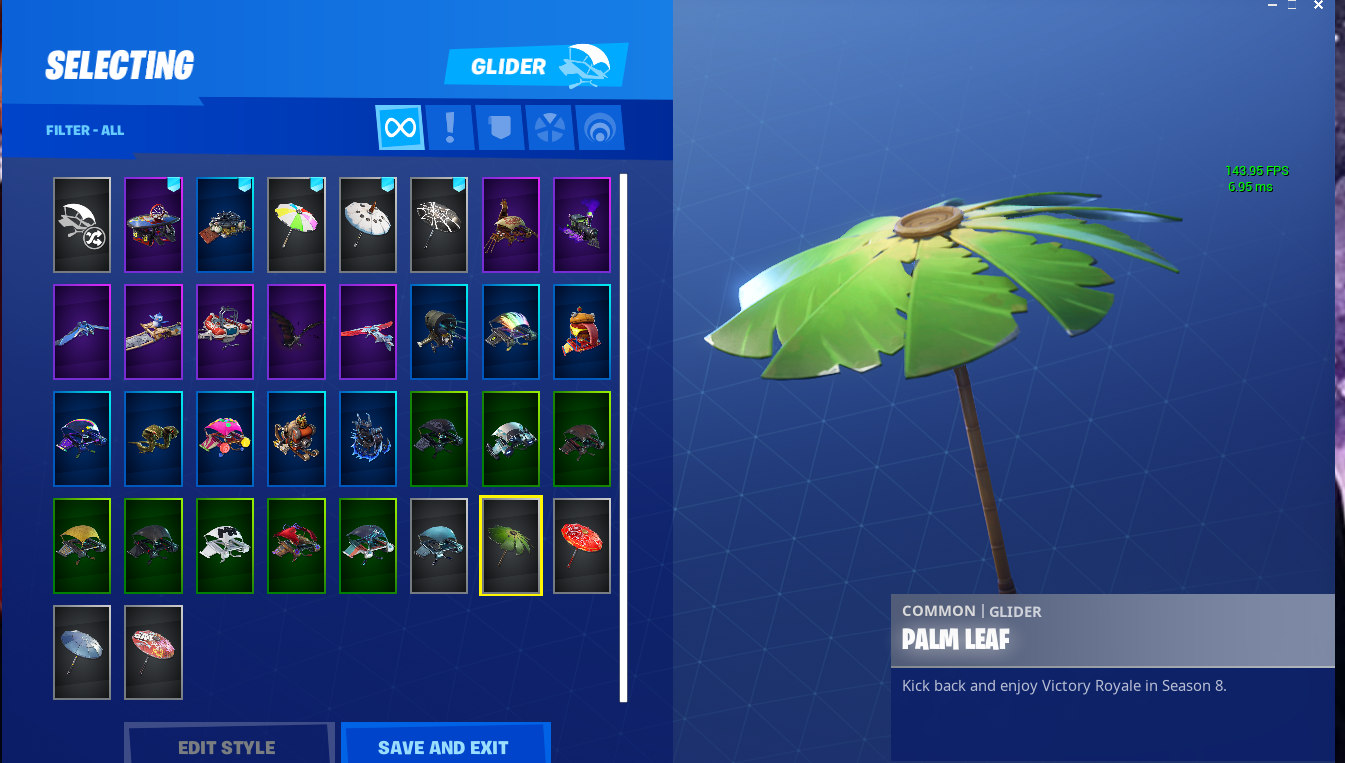Click the EDIT STYLE button
The width and height of the screenshot is (1345, 763).
pos(229,746)
